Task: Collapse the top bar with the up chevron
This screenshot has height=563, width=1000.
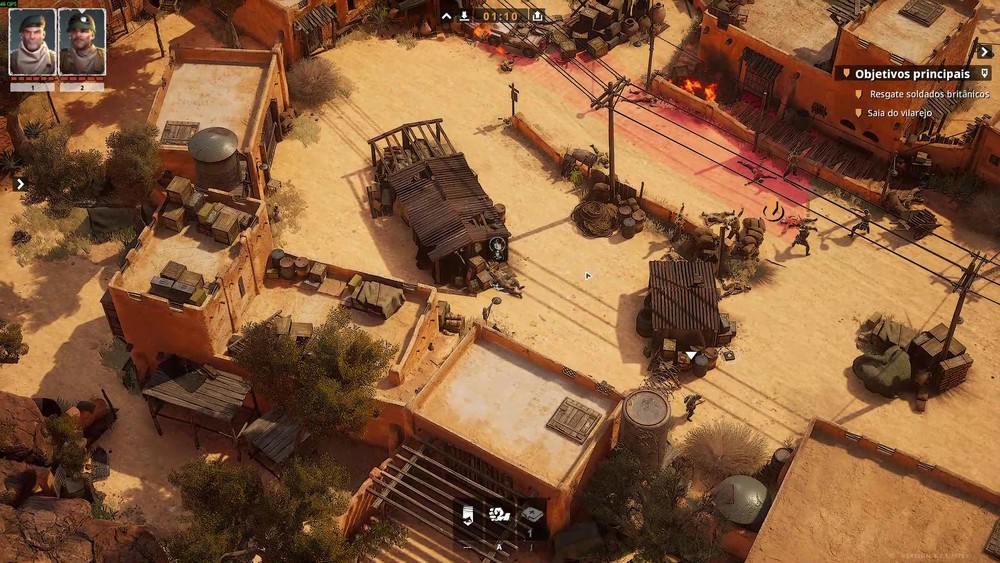Action: pyautogui.click(x=447, y=16)
